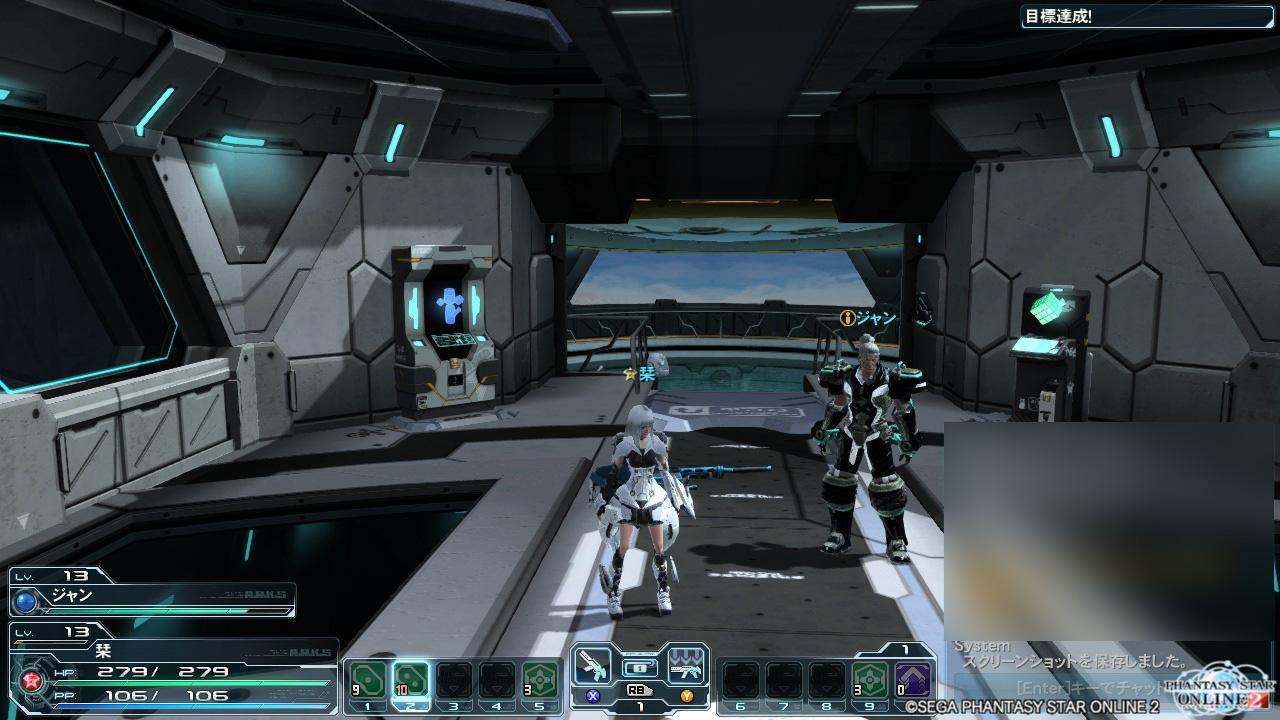This screenshot has width=1280, height=720.
Task: Activate the green item in hotbar slot 5
Action: (540, 681)
